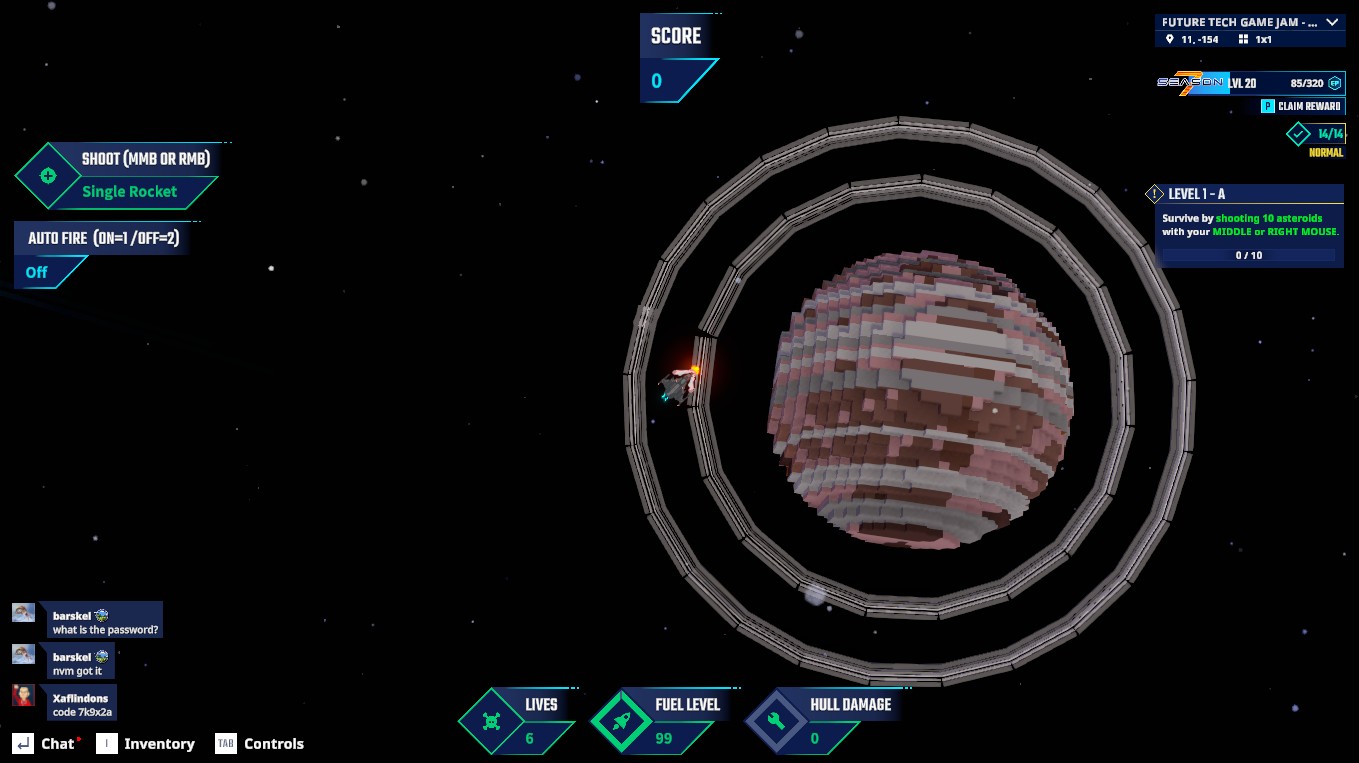This screenshot has height=763, width=1359.
Task: Open the Chat box
Action: [x=46, y=744]
